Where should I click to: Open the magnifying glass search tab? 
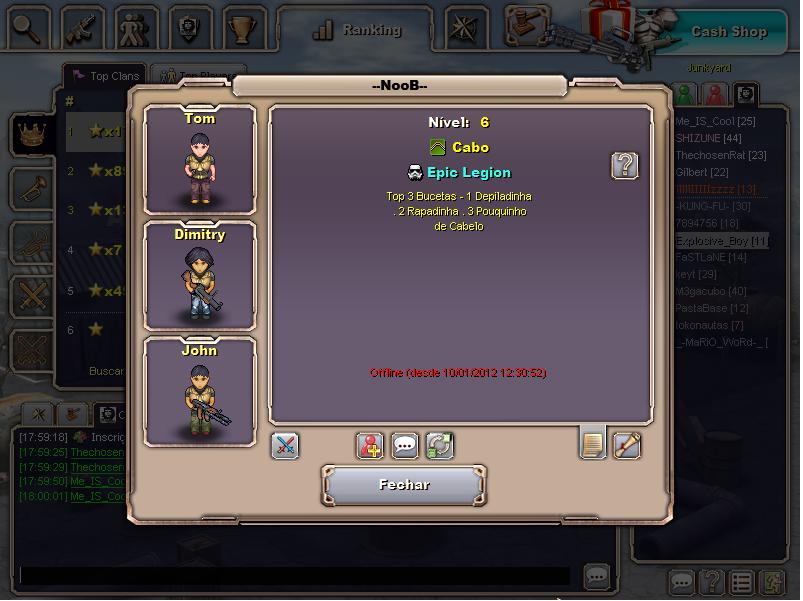pos(27,29)
